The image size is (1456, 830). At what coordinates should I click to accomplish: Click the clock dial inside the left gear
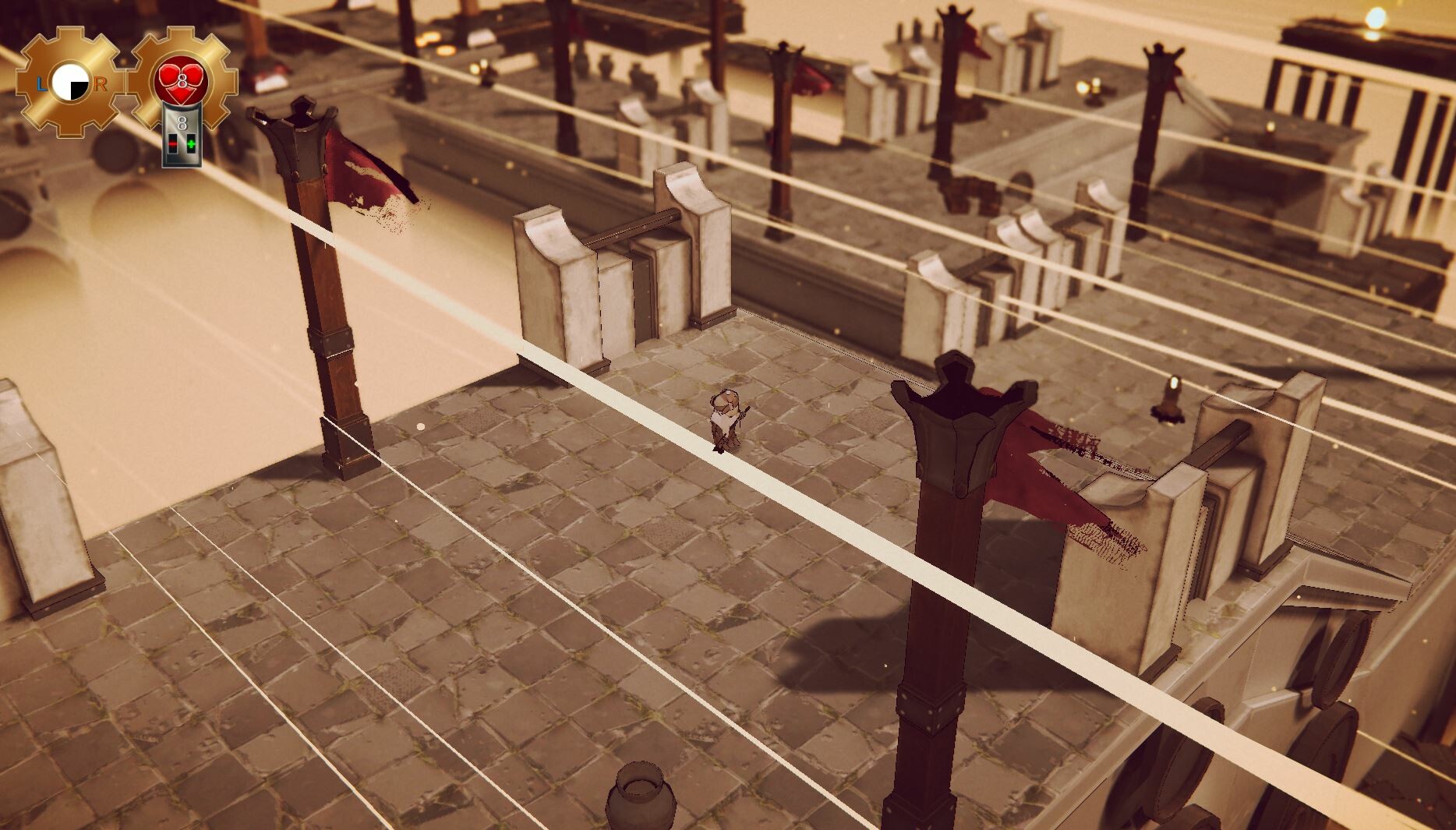tap(69, 79)
